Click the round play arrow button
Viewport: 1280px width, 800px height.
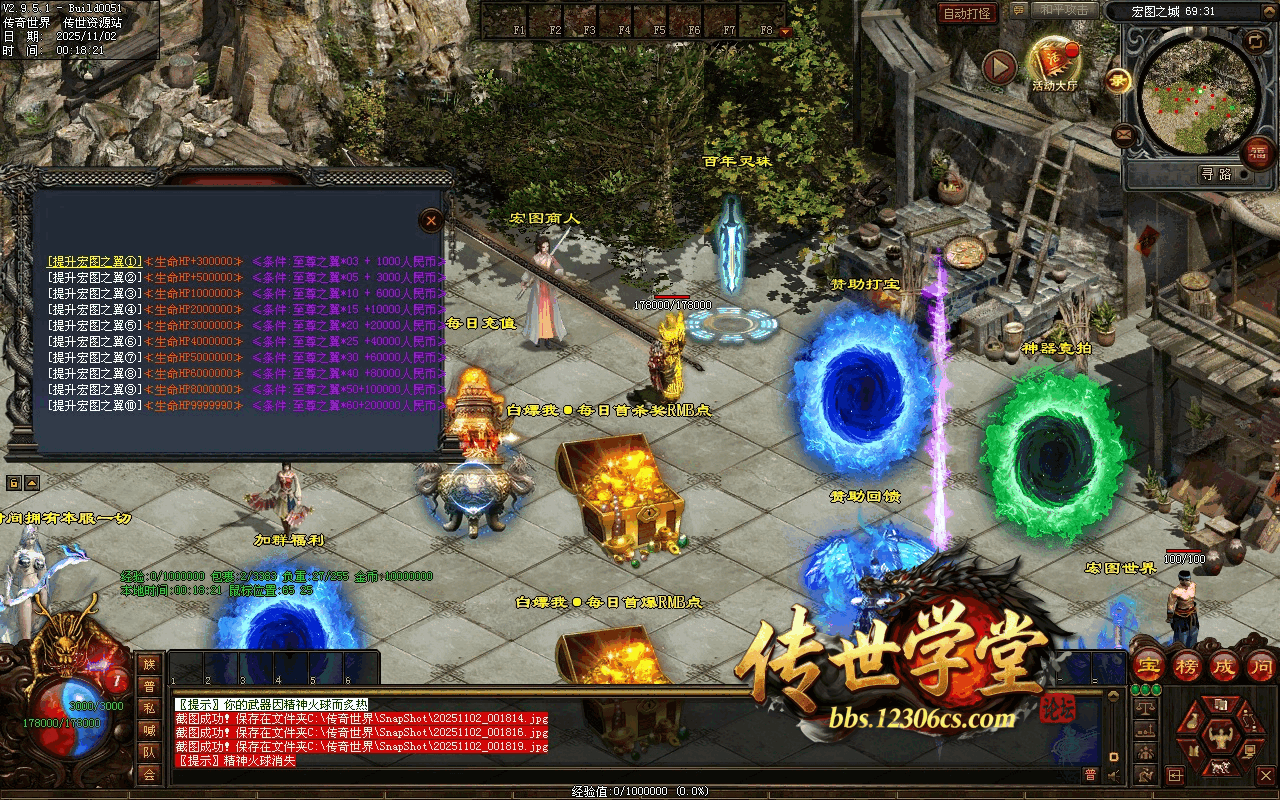[x=998, y=67]
